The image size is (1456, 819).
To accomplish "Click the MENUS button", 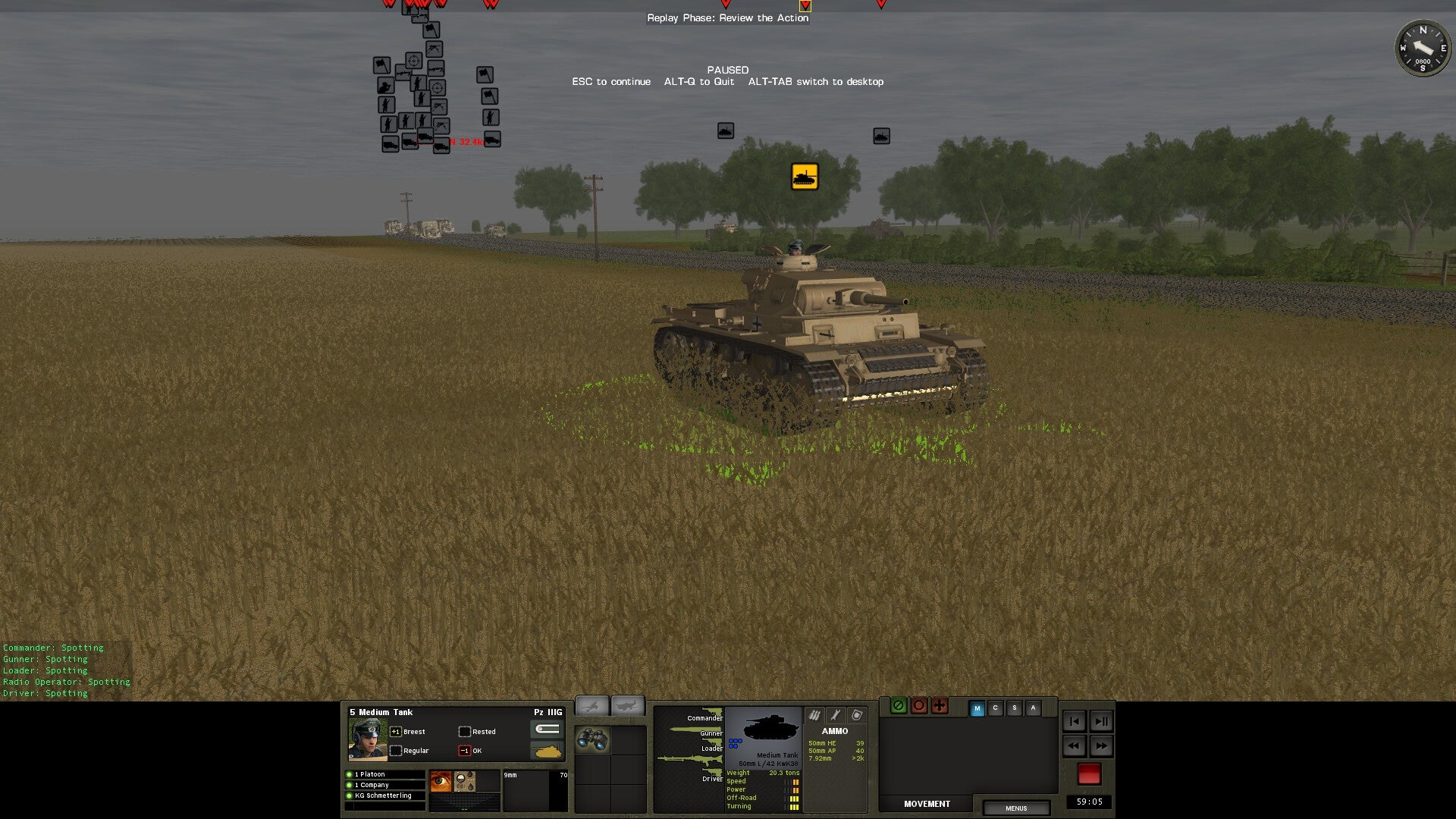I will [1016, 808].
